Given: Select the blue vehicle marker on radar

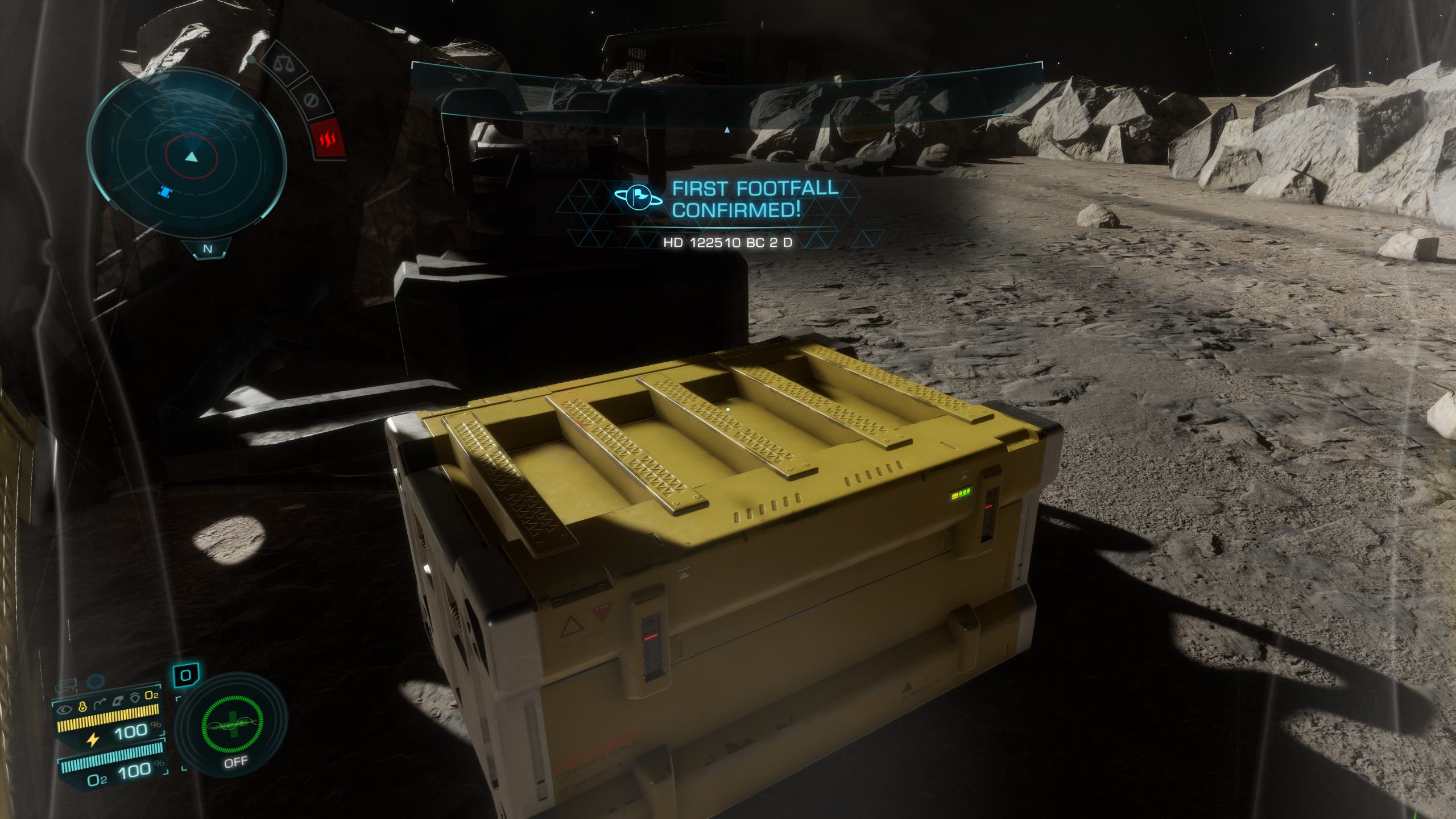Looking at the screenshot, I should 165,193.
